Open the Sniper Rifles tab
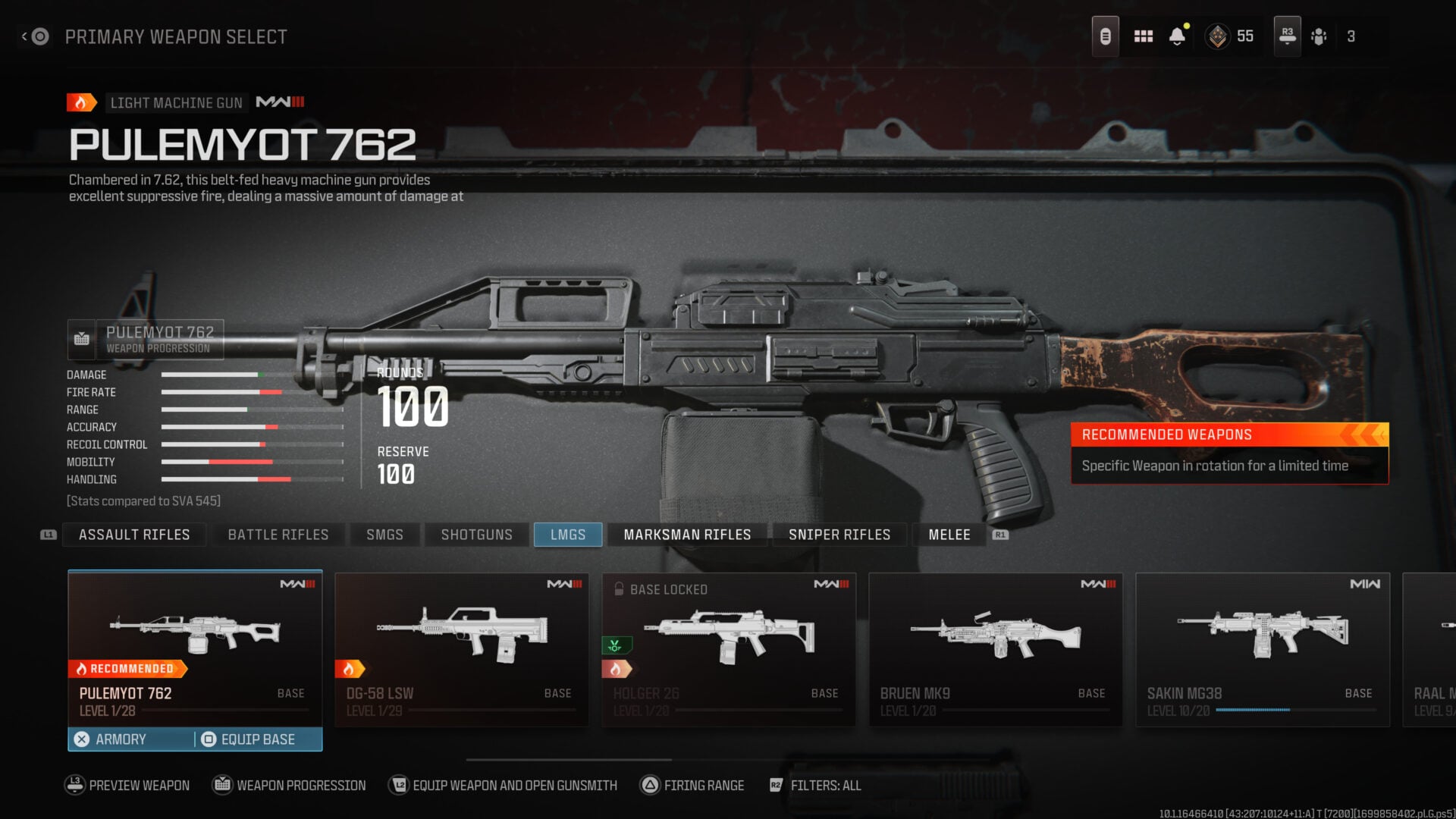The width and height of the screenshot is (1456, 819). coord(839,535)
